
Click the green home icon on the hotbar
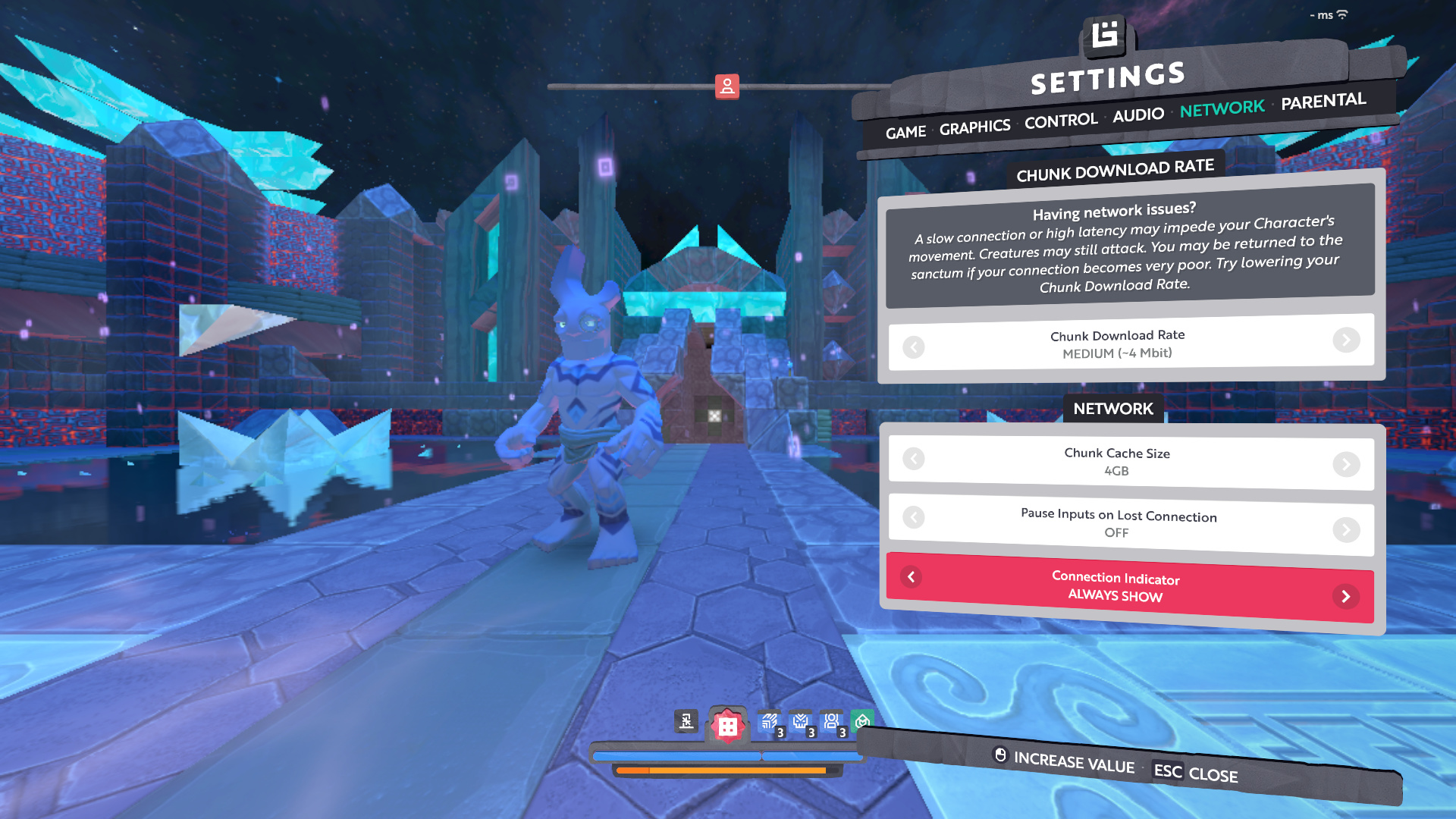(x=862, y=720)
